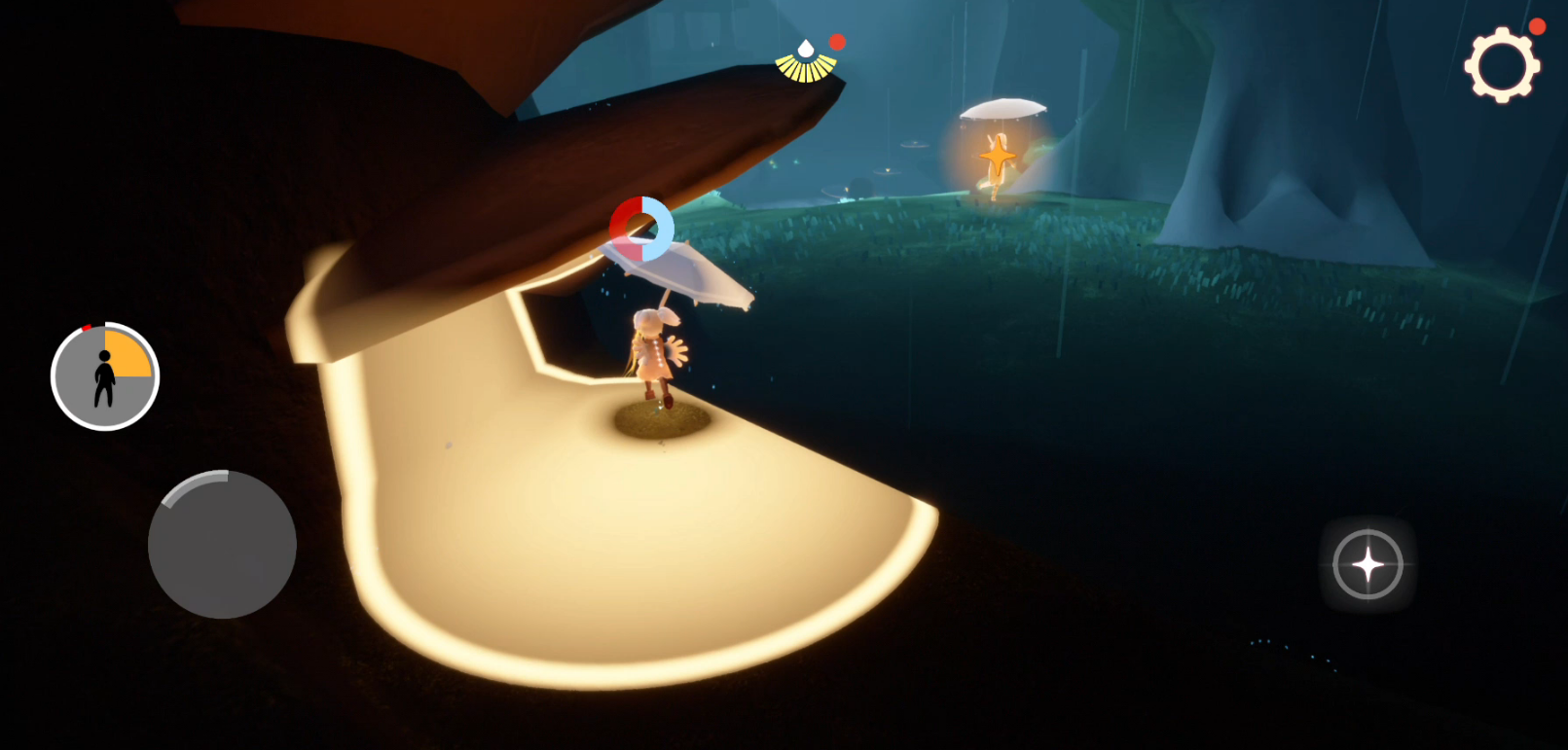Tap the cape energy fan icon

[806, 63]
